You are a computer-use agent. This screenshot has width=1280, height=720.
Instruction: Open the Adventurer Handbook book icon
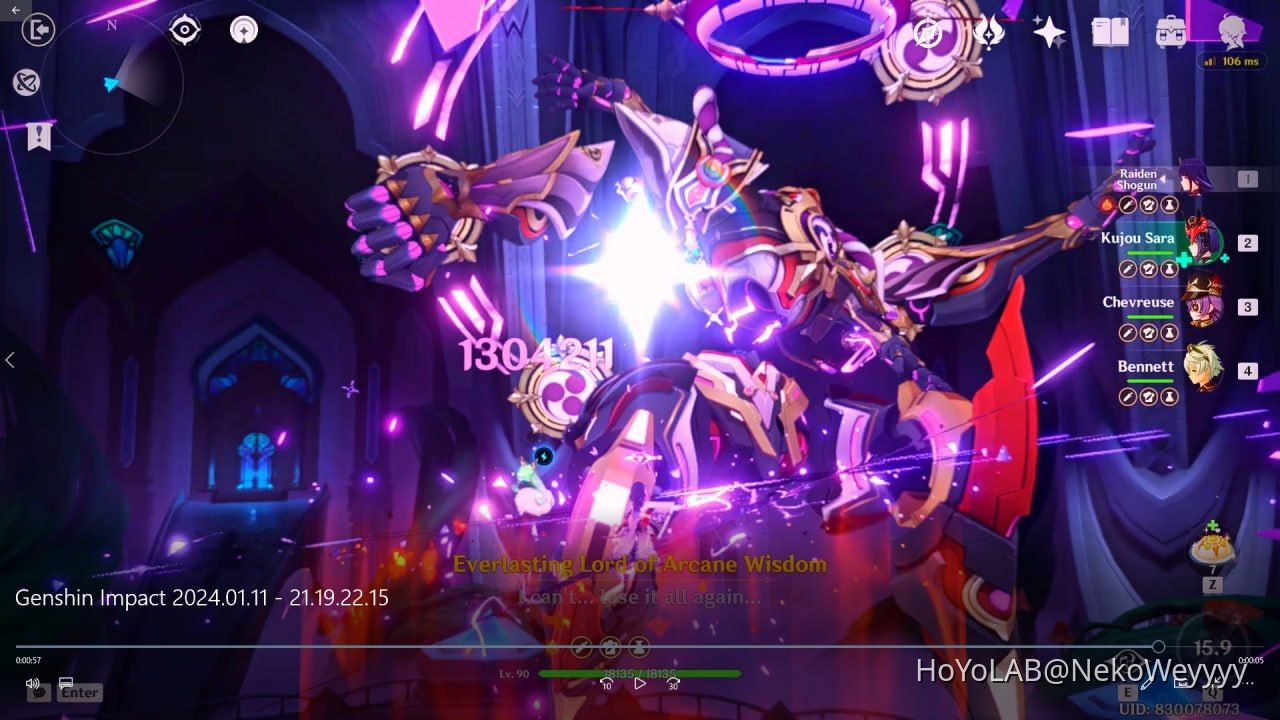click(x=1110, y=31)
